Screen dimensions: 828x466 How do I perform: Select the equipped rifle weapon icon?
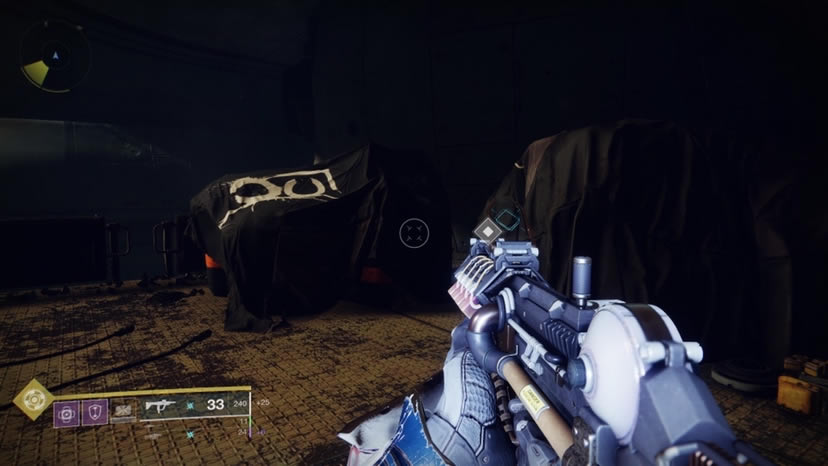pos(160,405)
